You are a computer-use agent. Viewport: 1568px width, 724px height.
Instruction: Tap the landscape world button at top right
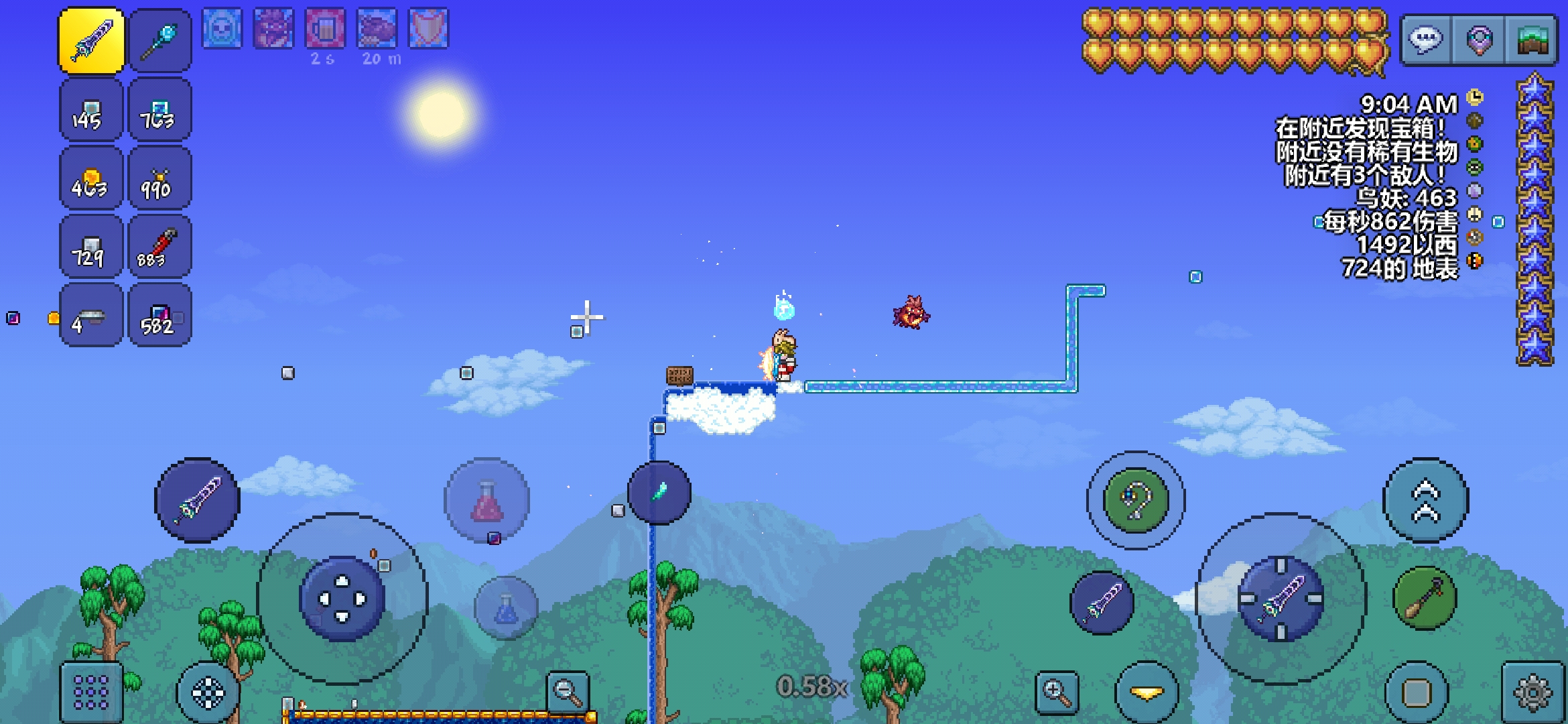tap(1532, 40)
